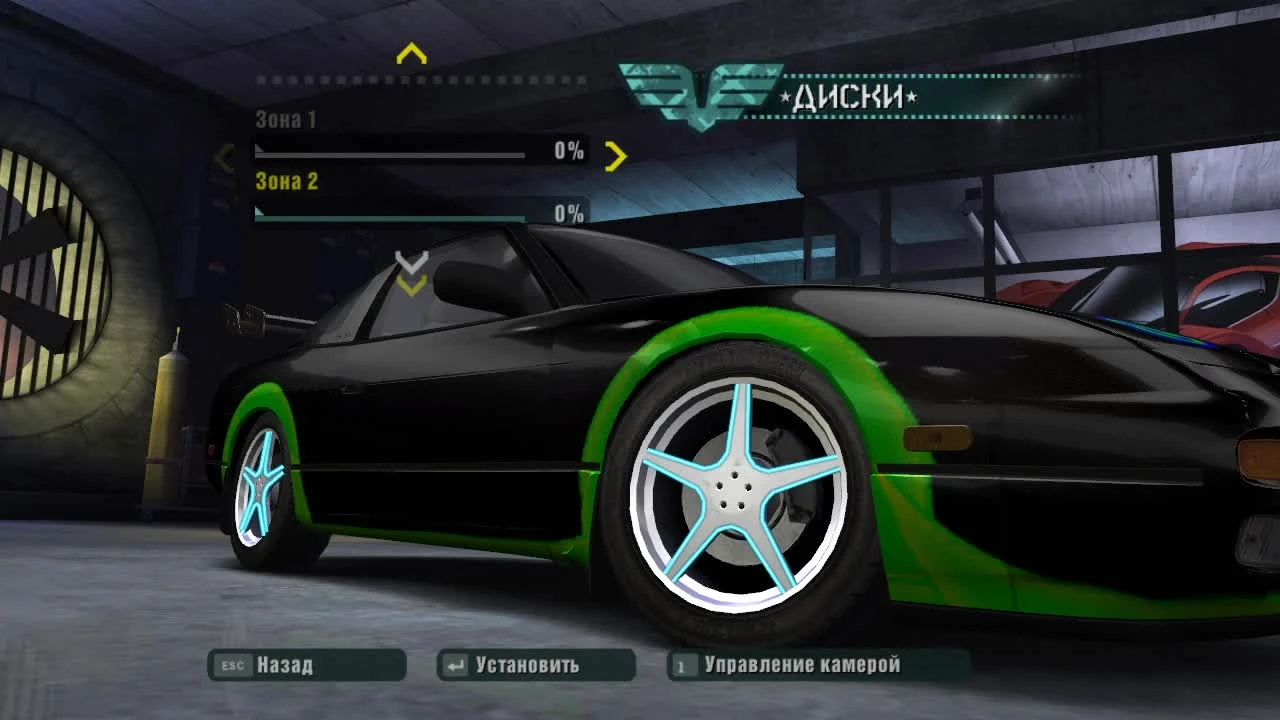This screenshot has height=720, width=1280.
Task: Click the left yellow arrow for previous option
Action: [x=225, y=157]
